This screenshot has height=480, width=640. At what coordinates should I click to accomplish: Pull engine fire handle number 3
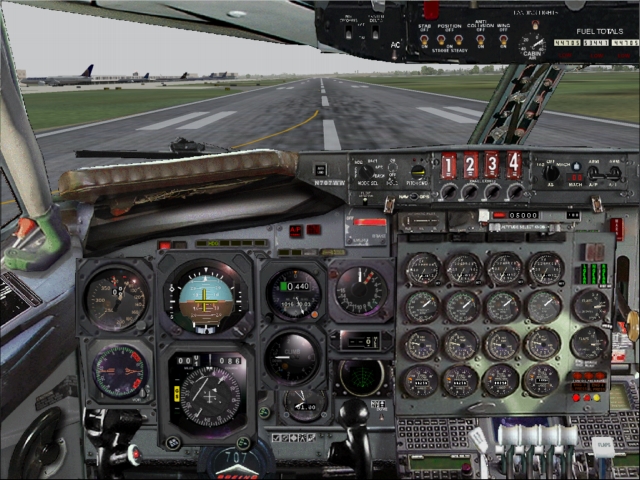pos(492,165)
